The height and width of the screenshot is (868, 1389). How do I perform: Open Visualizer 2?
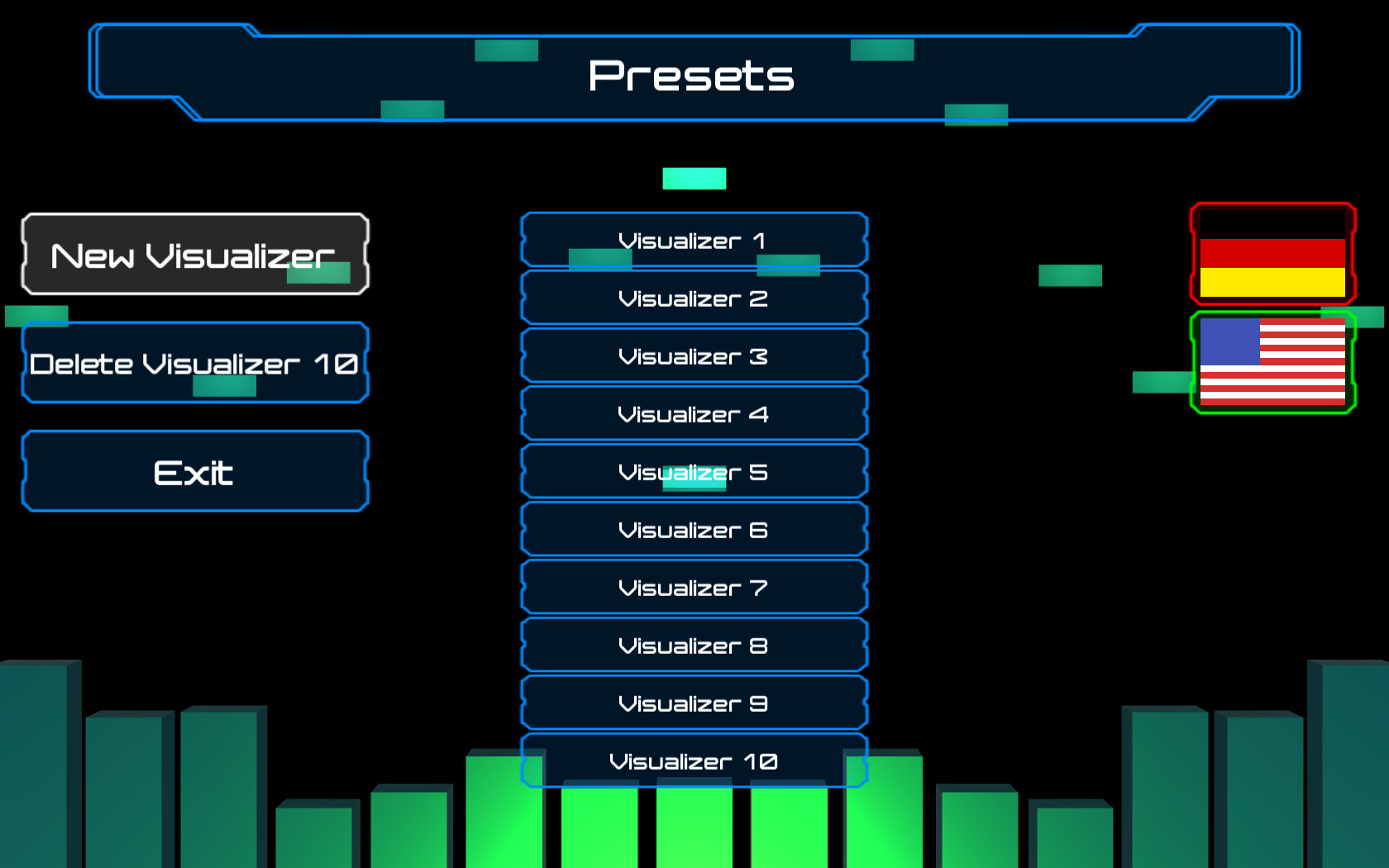click(694, 298)
